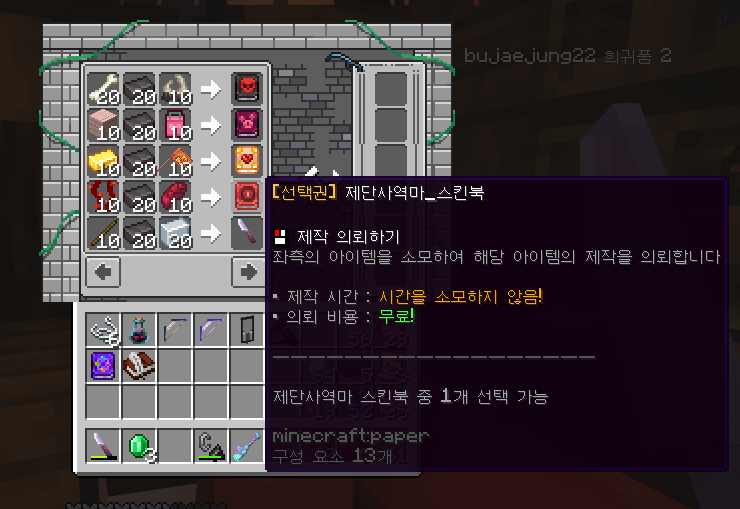This screenshot has width=740, height=509.
Task: Pick up the potion bottle in inventory
Action: click(139, 328)
